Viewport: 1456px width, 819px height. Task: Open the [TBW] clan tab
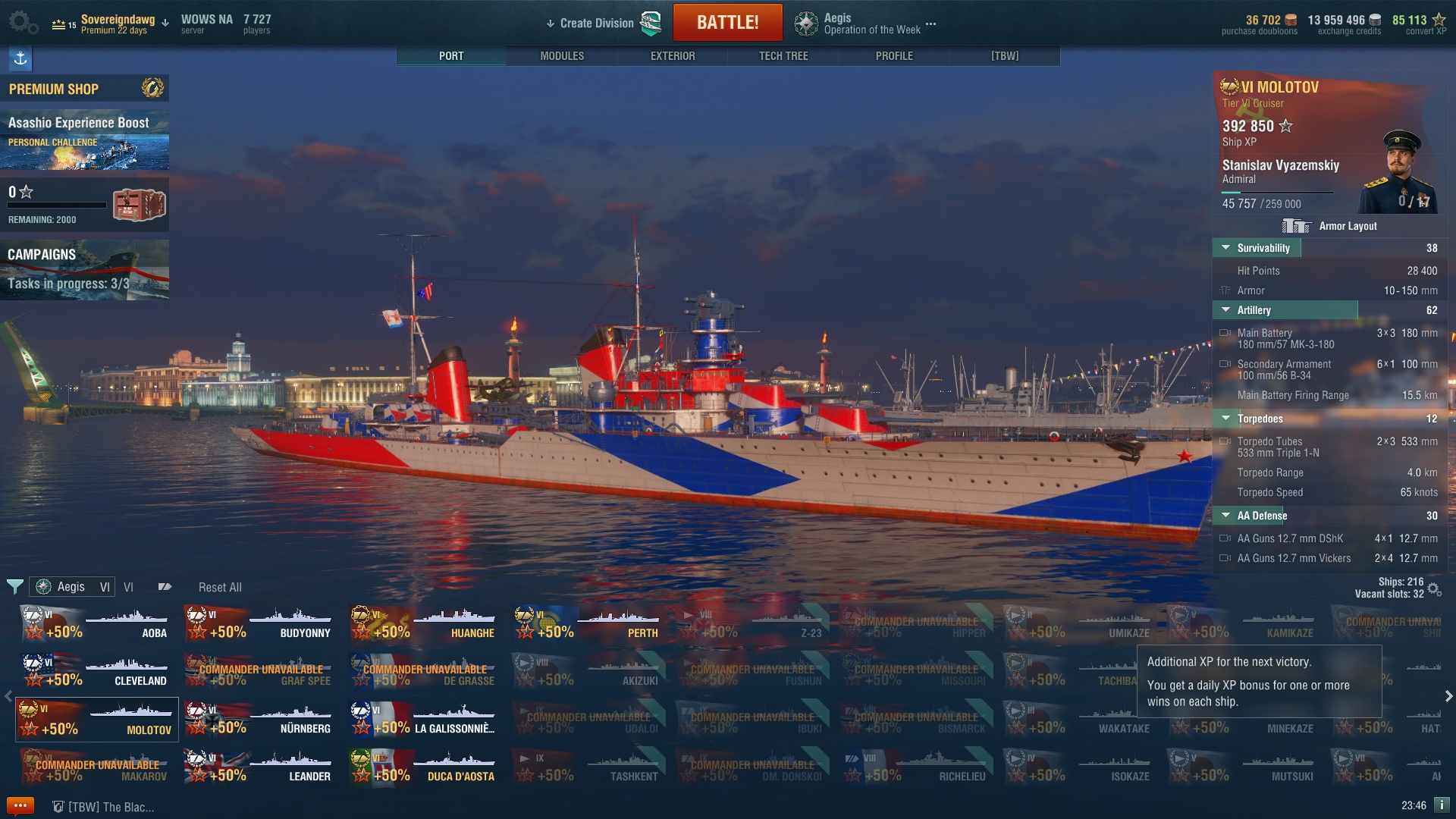tap(1005, 56)
